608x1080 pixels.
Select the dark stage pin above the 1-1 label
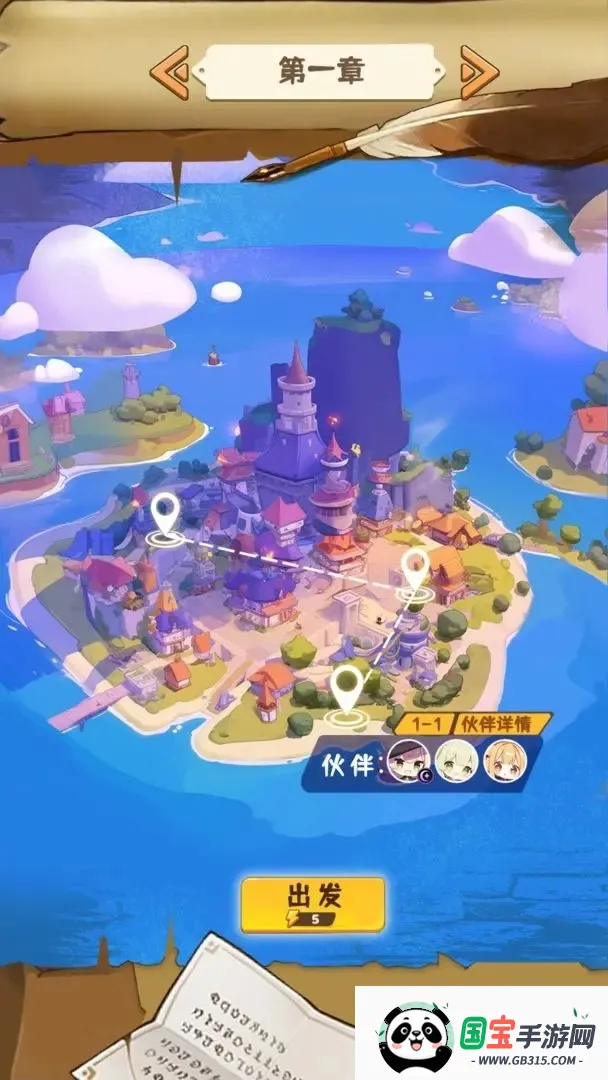[347, 688]
